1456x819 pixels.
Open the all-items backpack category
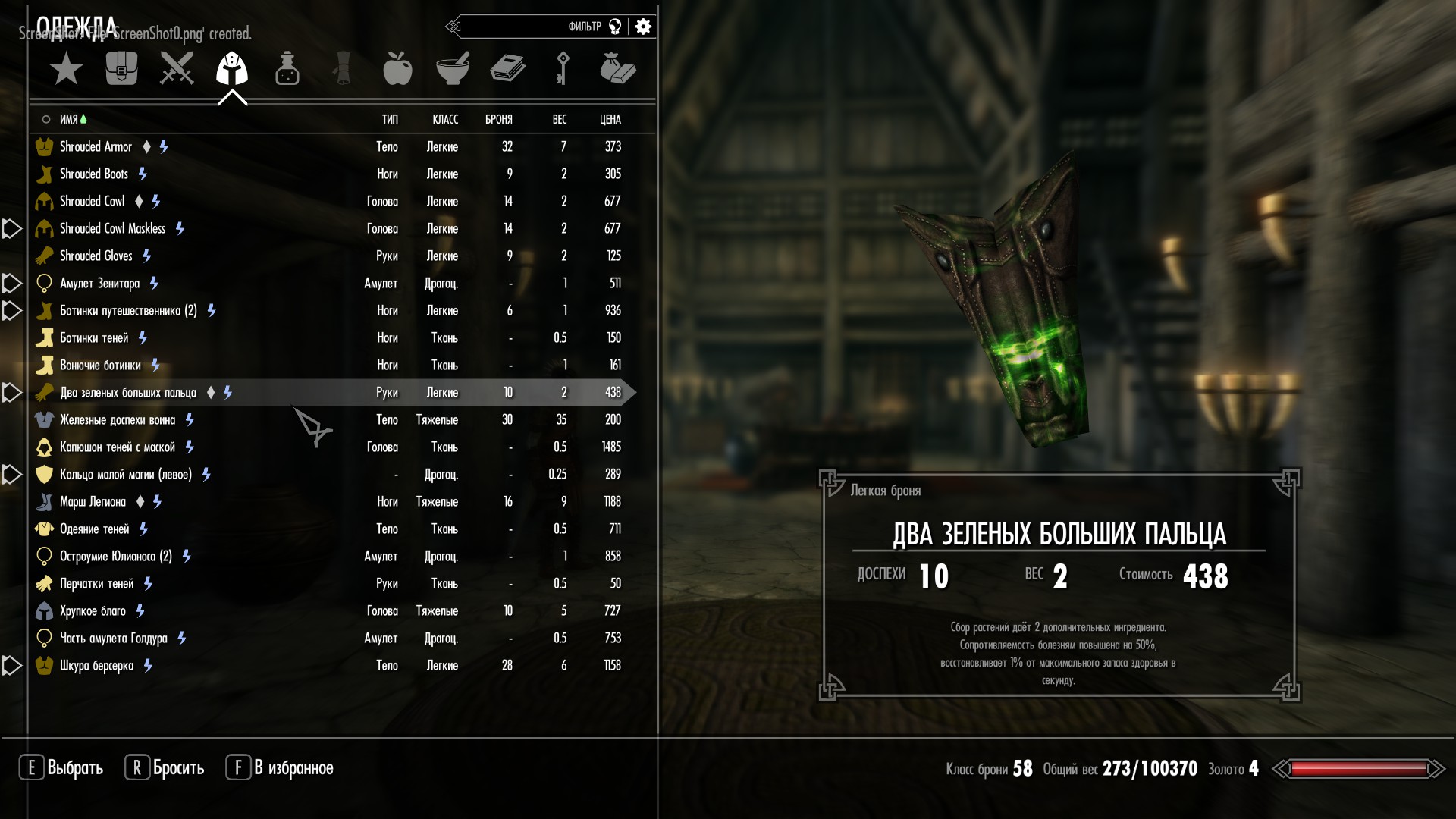[121, 69]
